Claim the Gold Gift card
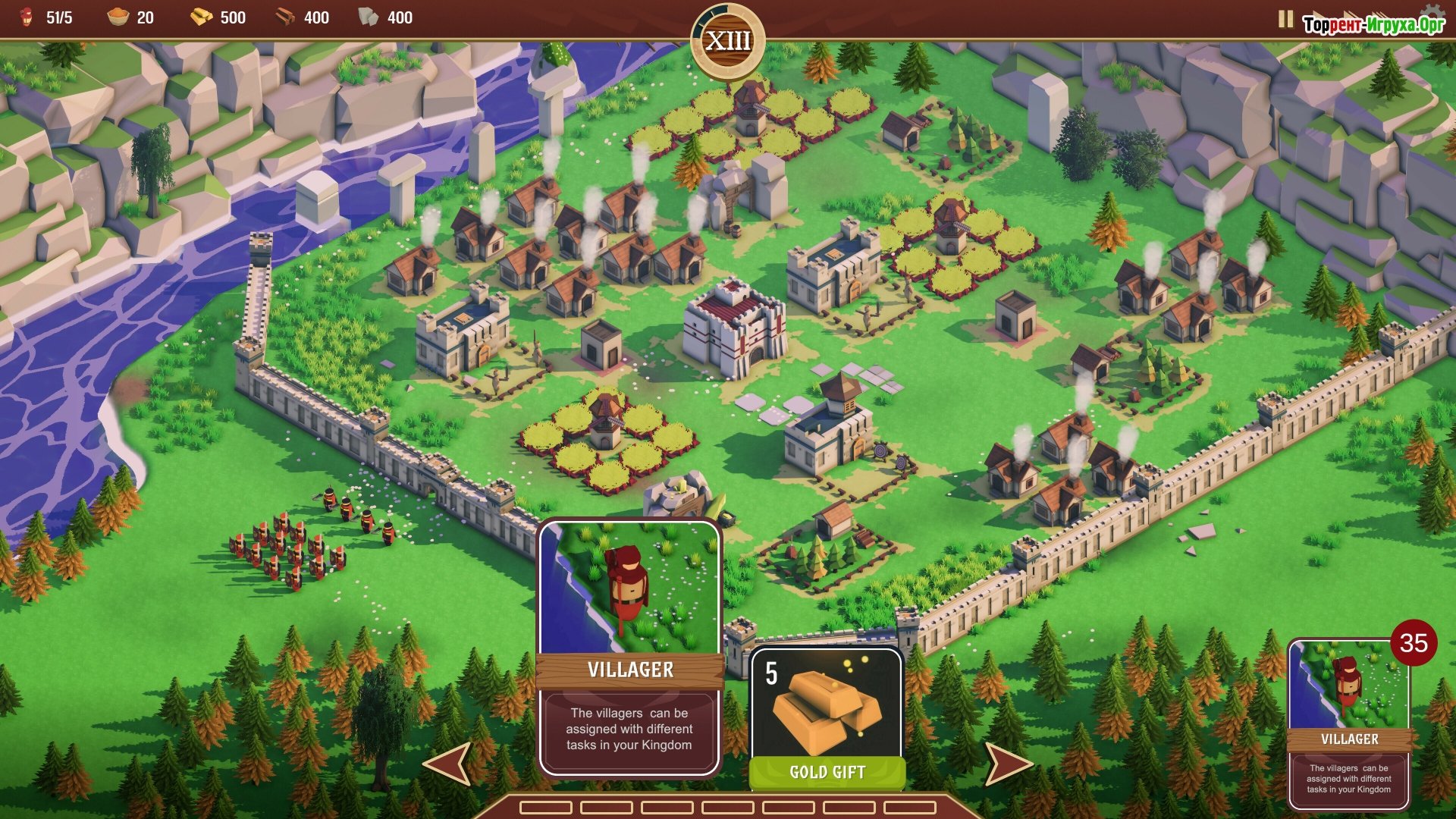1456x819 pixels. pos(827,717)
